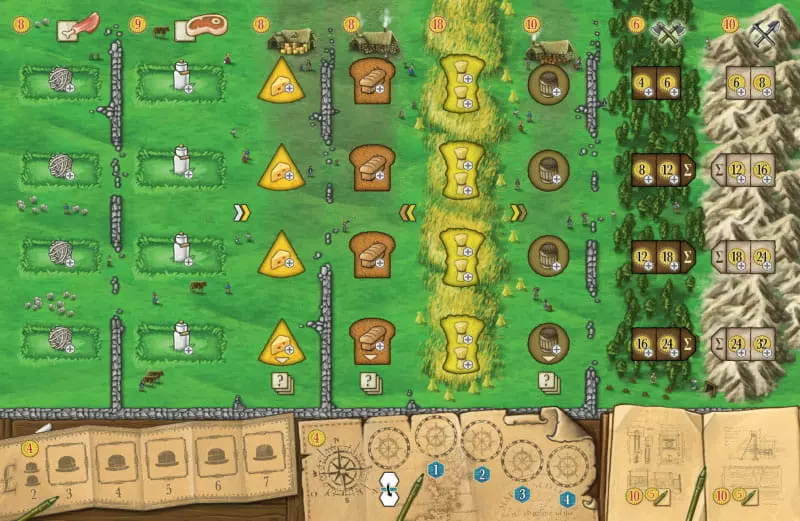Image resolution: width=800 pixels, height=521 pixels.
Task: Click the blue shipping hex numbered 1
Action: coord(434,468)
